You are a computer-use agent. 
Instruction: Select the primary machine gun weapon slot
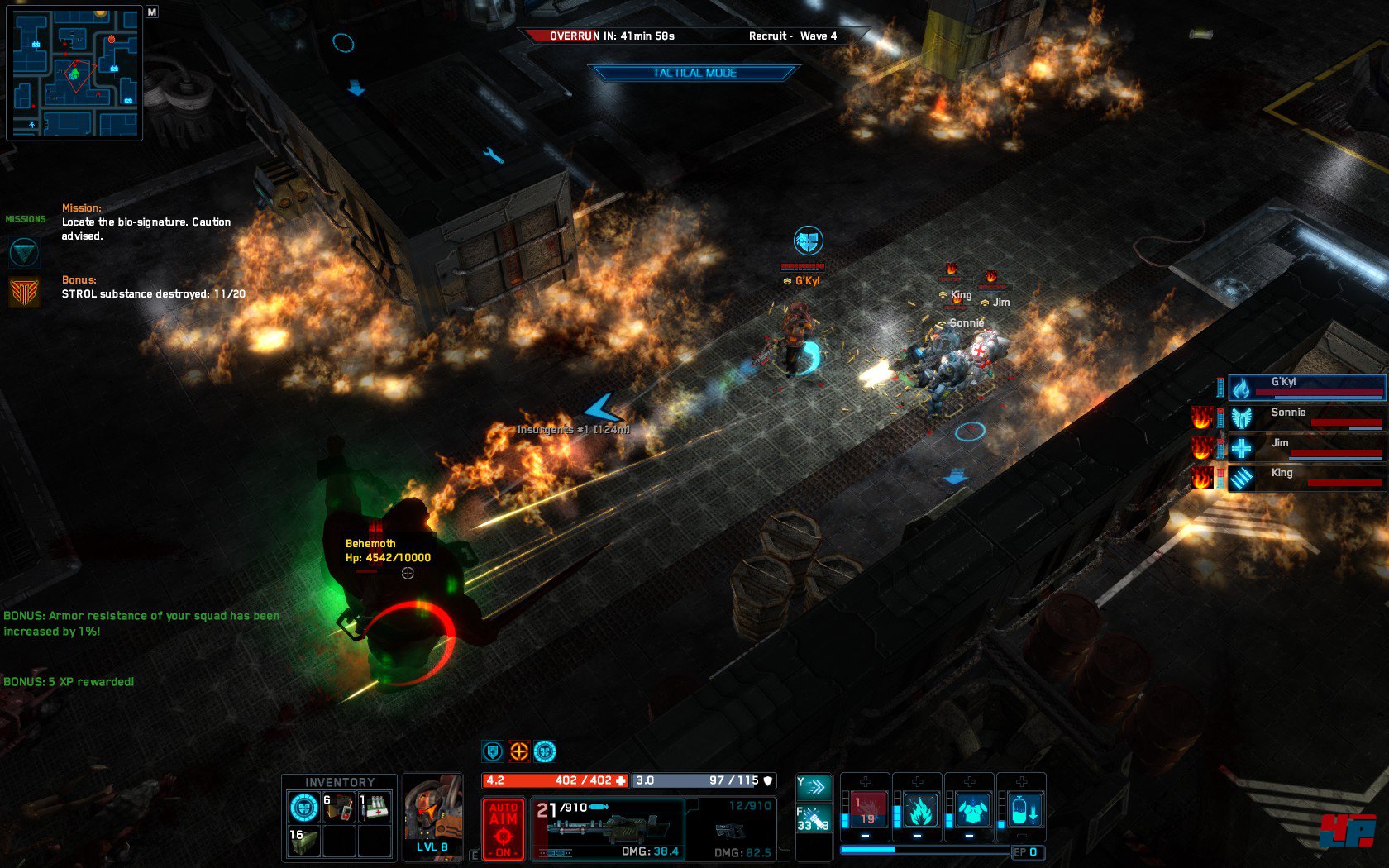click(x=609, y=828)
